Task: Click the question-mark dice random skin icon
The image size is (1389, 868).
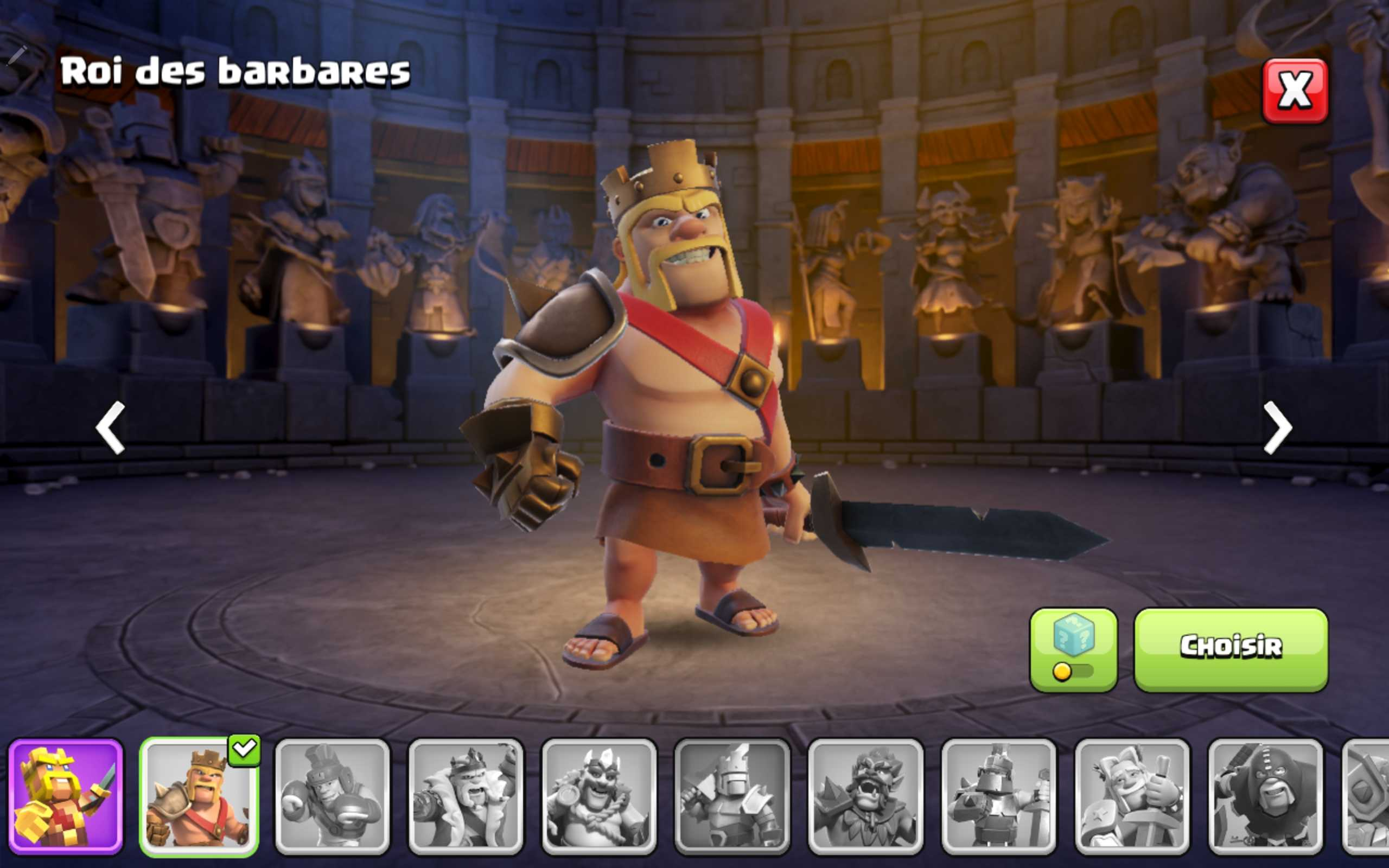Action: (1074, 634)
